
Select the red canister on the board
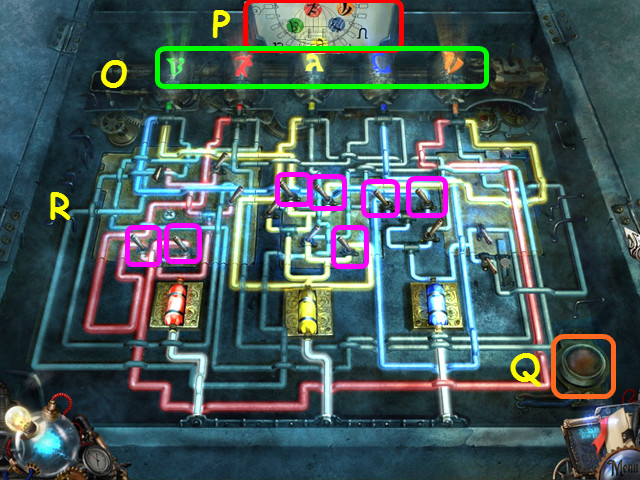[175, 303]
